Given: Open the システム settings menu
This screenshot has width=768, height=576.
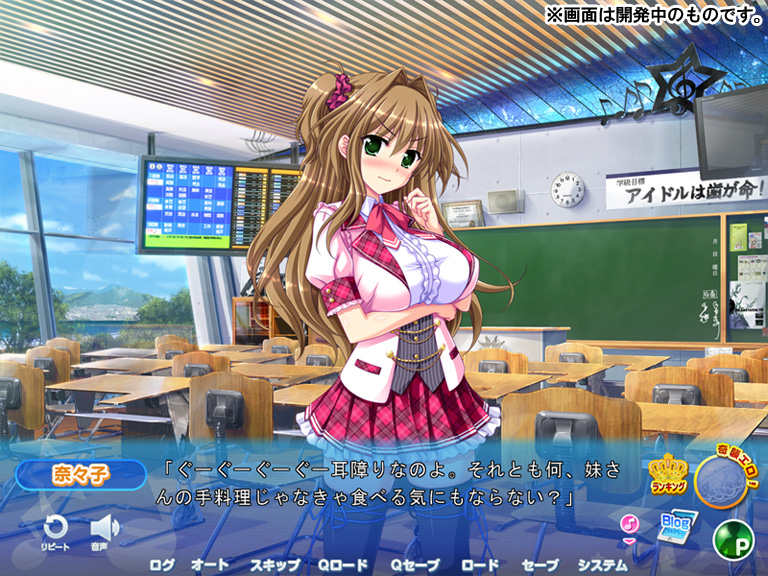Looking at the screenshot, I should [x=603, y=564].
